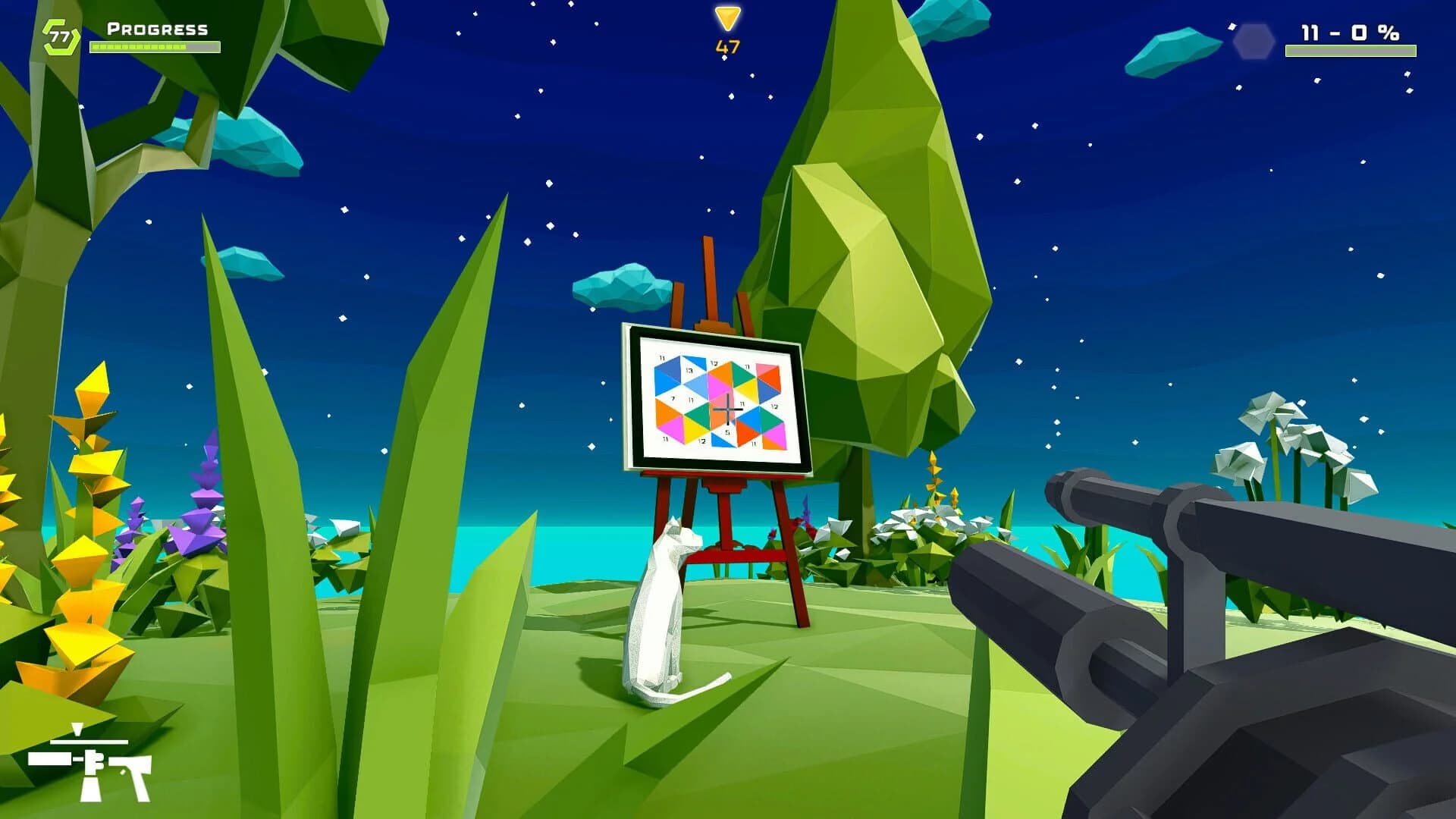This screenshot has width=1456, height=819.
Task: Click the crosshair on the canvas center
Action: tap(728, 409)
